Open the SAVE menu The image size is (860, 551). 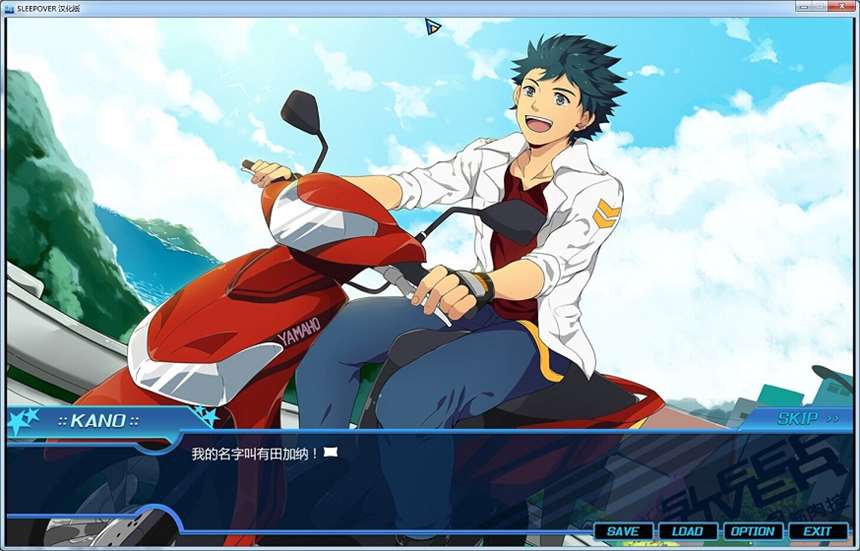[x=622, y=531]
